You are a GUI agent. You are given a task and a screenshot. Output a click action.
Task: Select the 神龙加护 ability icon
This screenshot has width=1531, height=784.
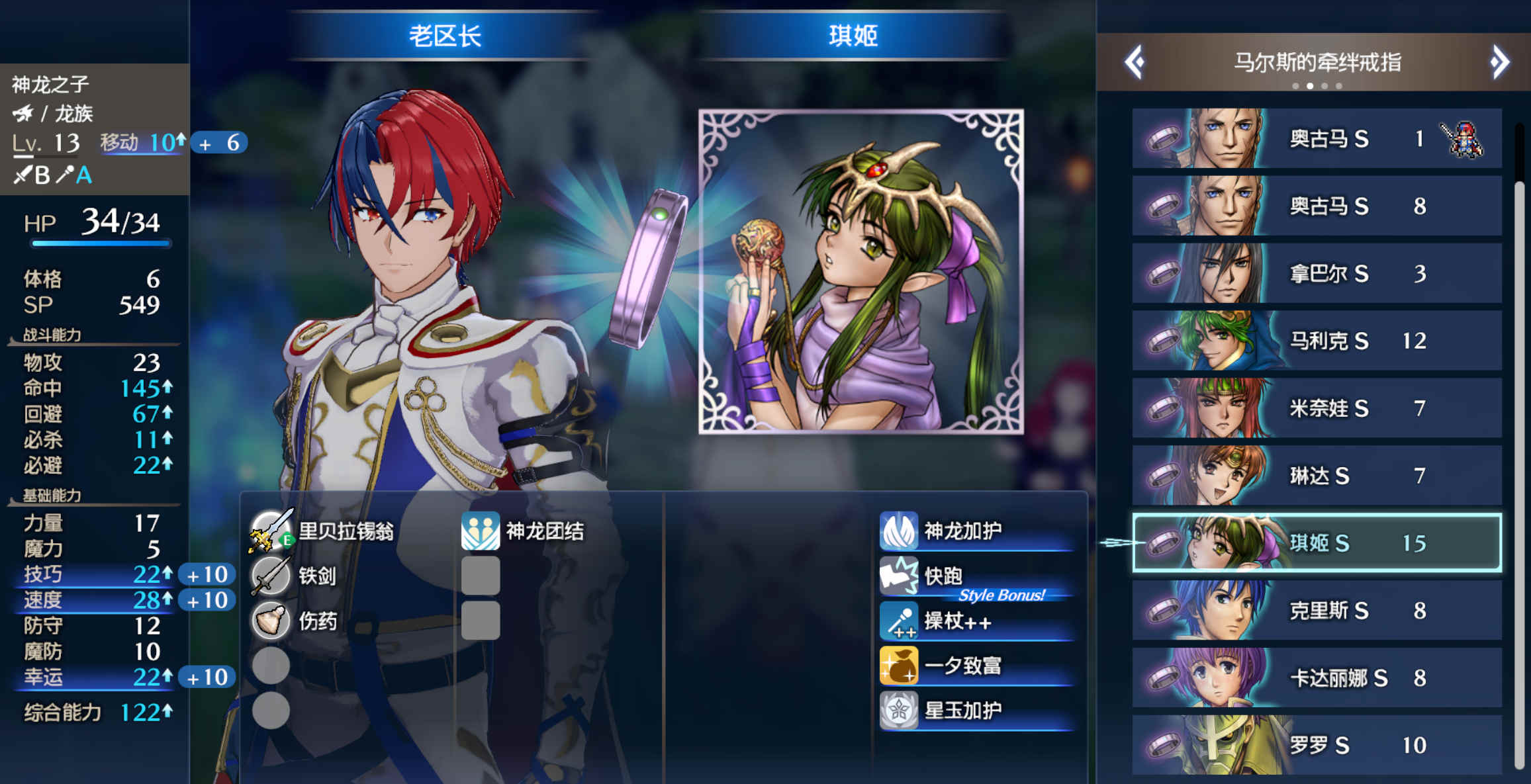pos(900,529)
